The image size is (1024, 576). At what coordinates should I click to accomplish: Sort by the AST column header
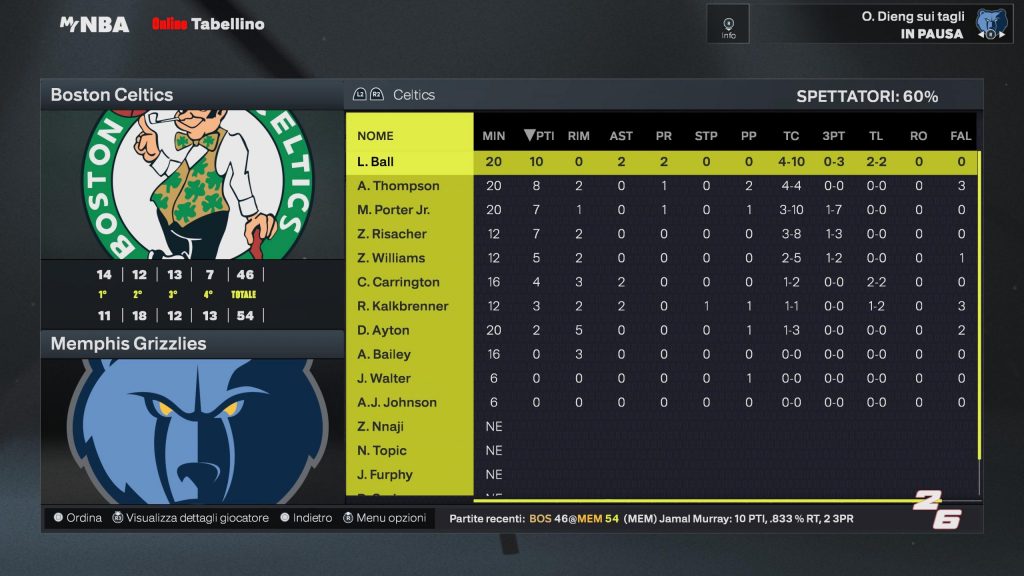621,136
